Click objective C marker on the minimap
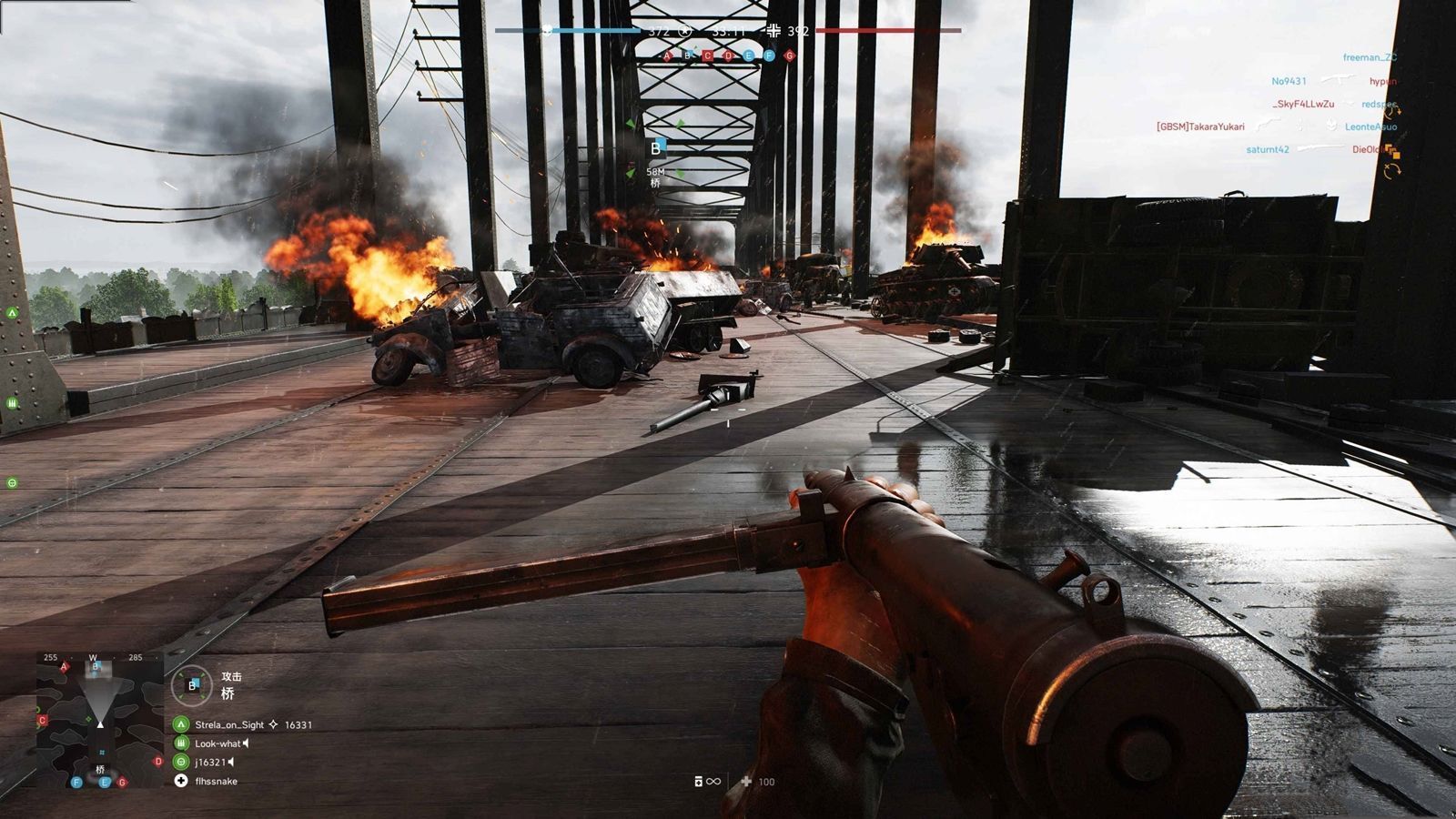This screenshot has width=1456, height=819. 42,721
